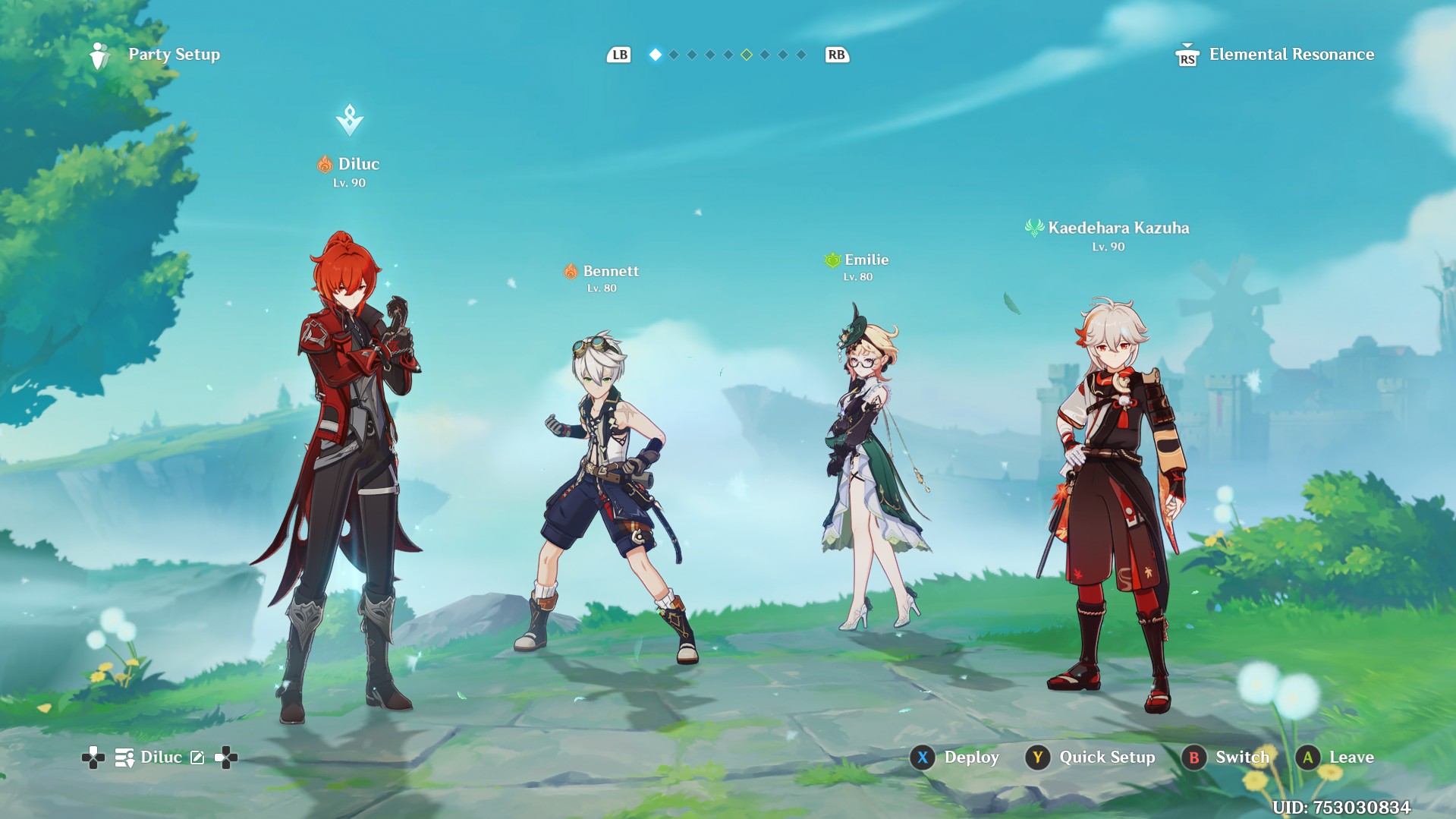This screenshot has width=1456, height=819.
Task: Leave the Party Setup screen
Action: [x=1336, y=757]
